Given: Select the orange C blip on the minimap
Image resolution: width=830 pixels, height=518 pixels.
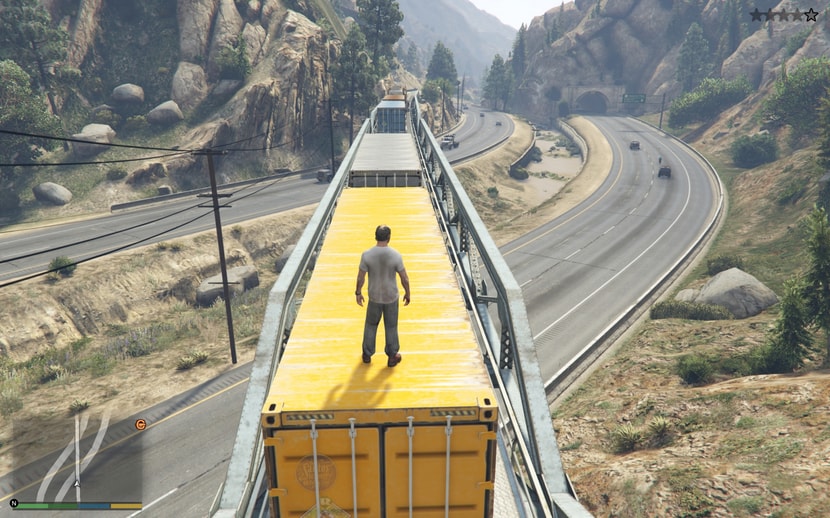Looking at the screenshot, I should [x=140, y=424].
